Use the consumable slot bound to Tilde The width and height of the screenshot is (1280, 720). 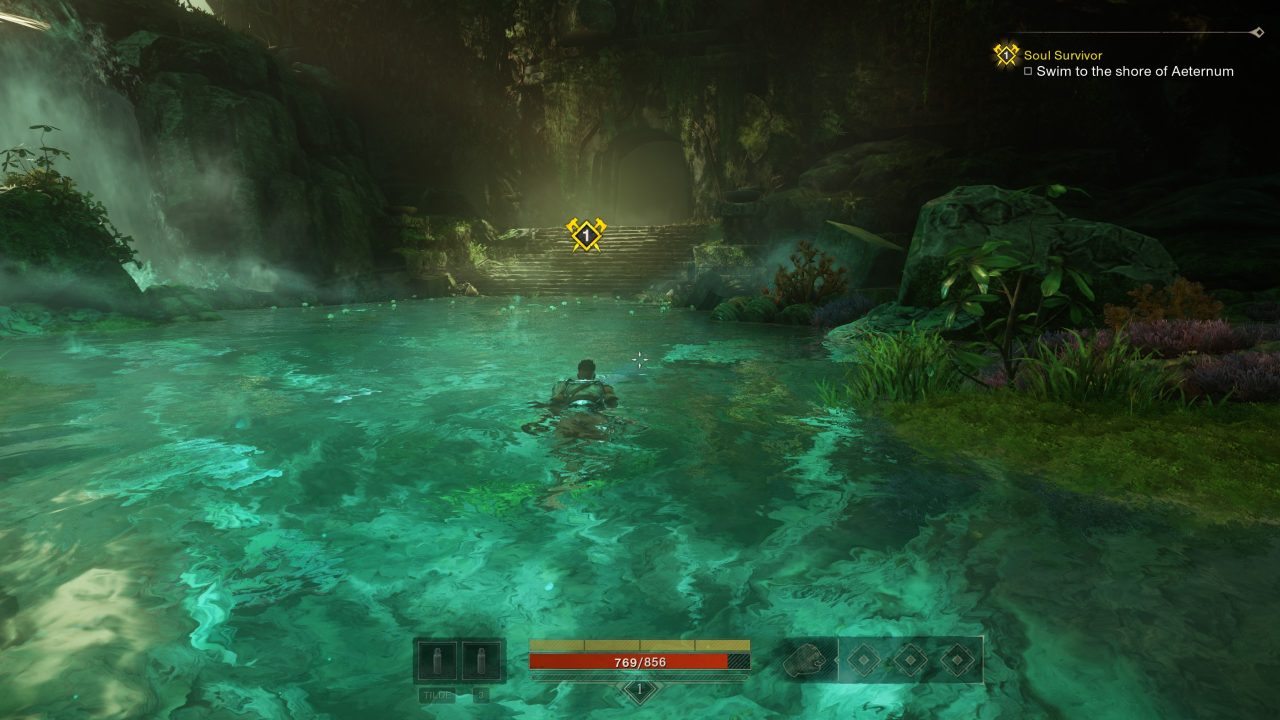click(438, 661)
